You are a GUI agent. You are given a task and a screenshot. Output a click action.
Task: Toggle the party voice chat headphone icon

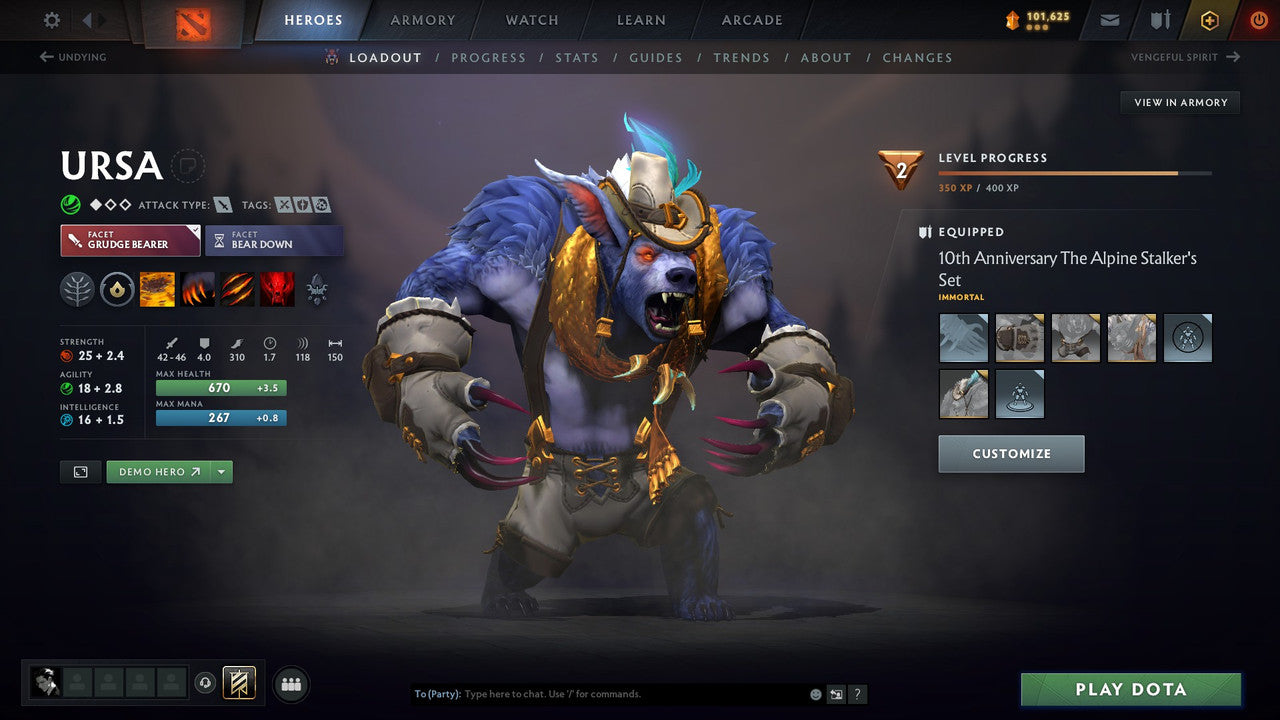pos(207,682)
